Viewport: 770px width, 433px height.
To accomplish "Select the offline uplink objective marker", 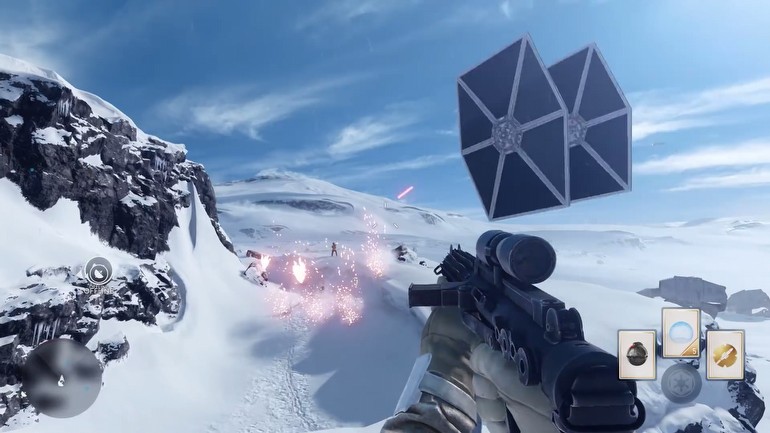I will click(98, 269).
